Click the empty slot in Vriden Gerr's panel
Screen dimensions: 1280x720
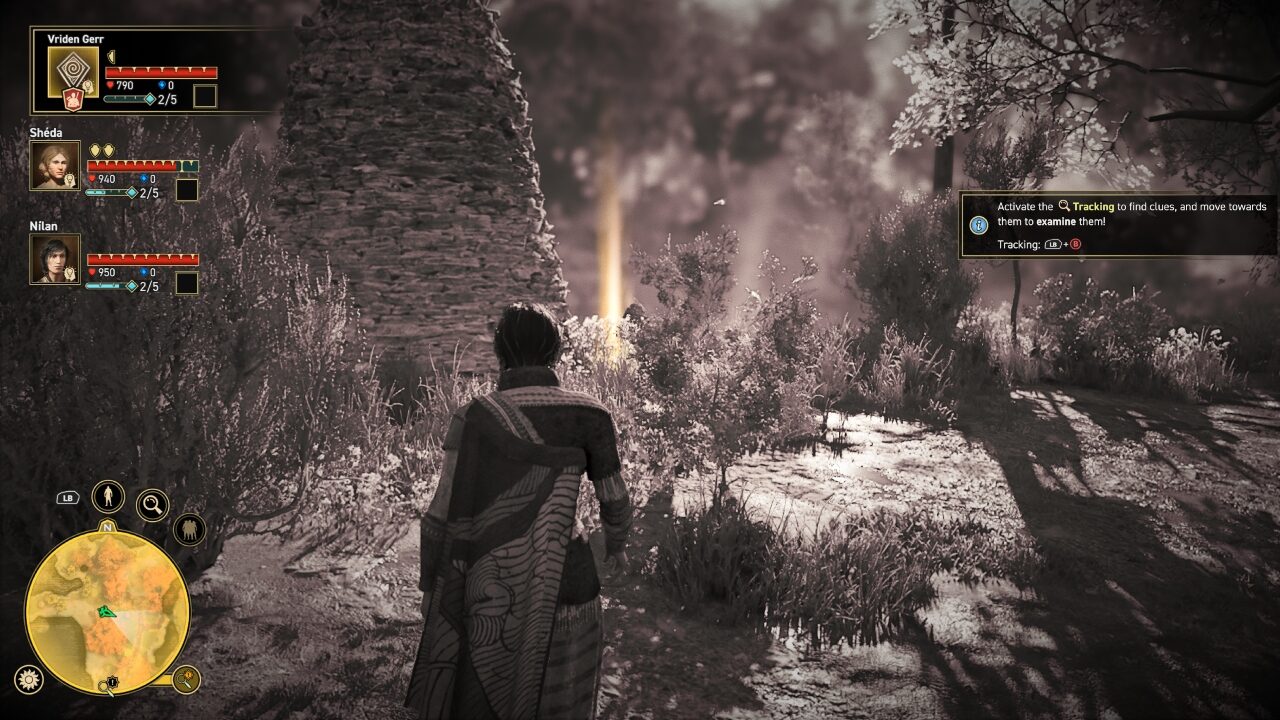[x=204, y=97]
